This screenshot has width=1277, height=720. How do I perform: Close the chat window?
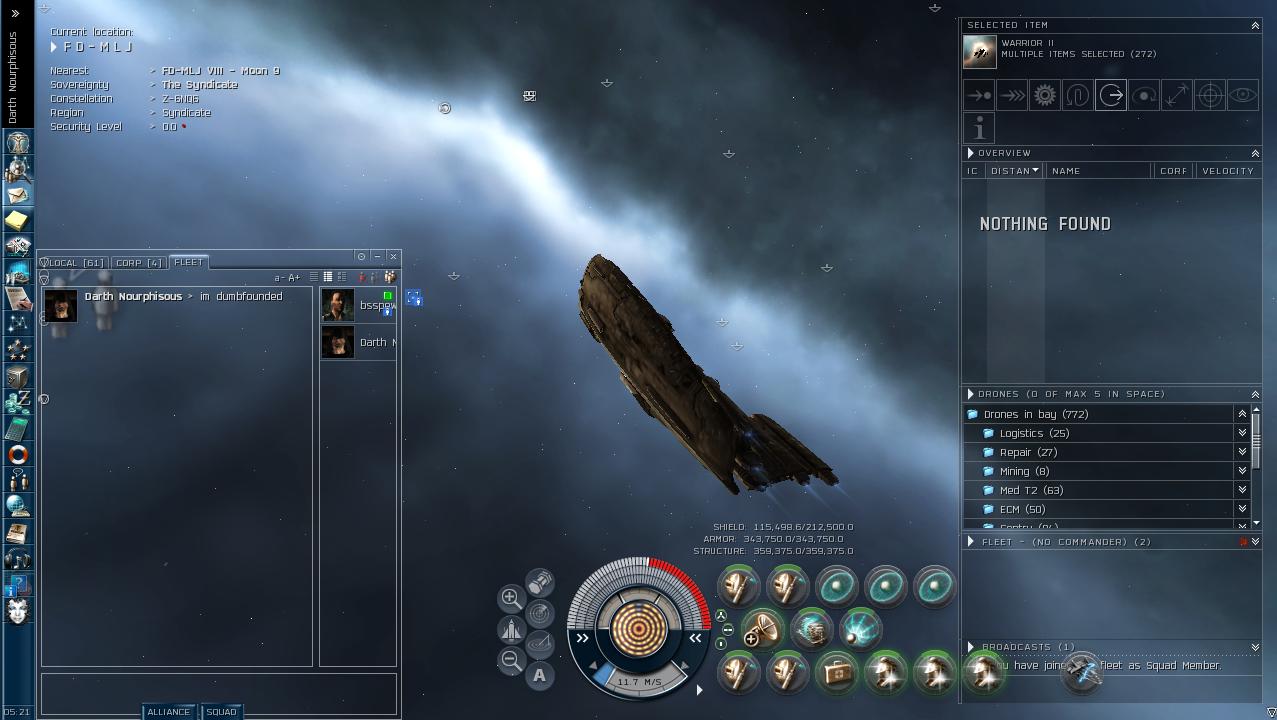coord(393,256)
